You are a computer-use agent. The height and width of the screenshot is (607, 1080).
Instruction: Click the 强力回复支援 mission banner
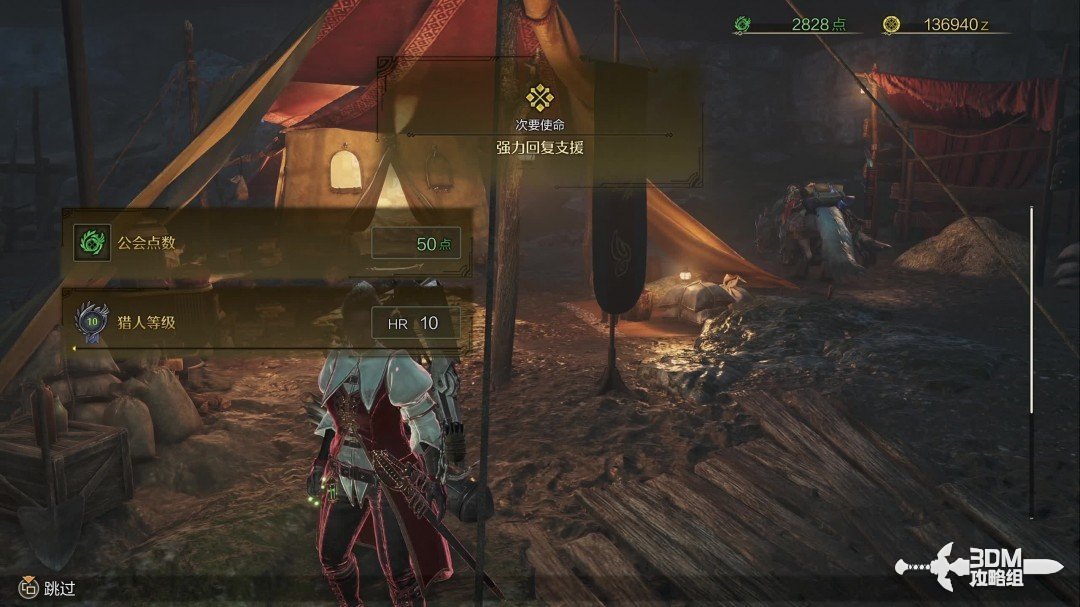[x=540, y=122]
